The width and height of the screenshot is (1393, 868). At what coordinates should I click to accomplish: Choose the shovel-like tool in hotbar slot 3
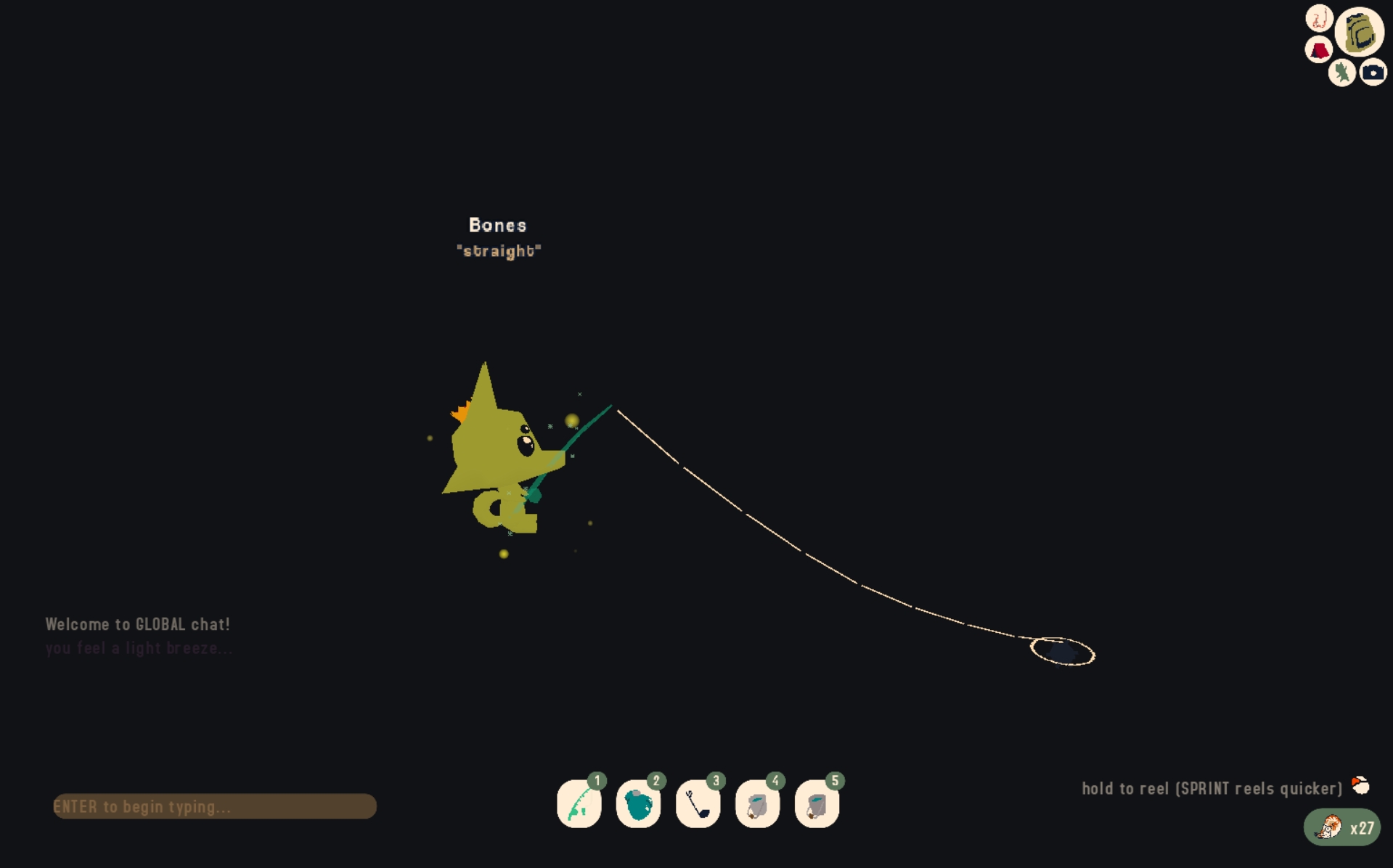coord(698,804)
